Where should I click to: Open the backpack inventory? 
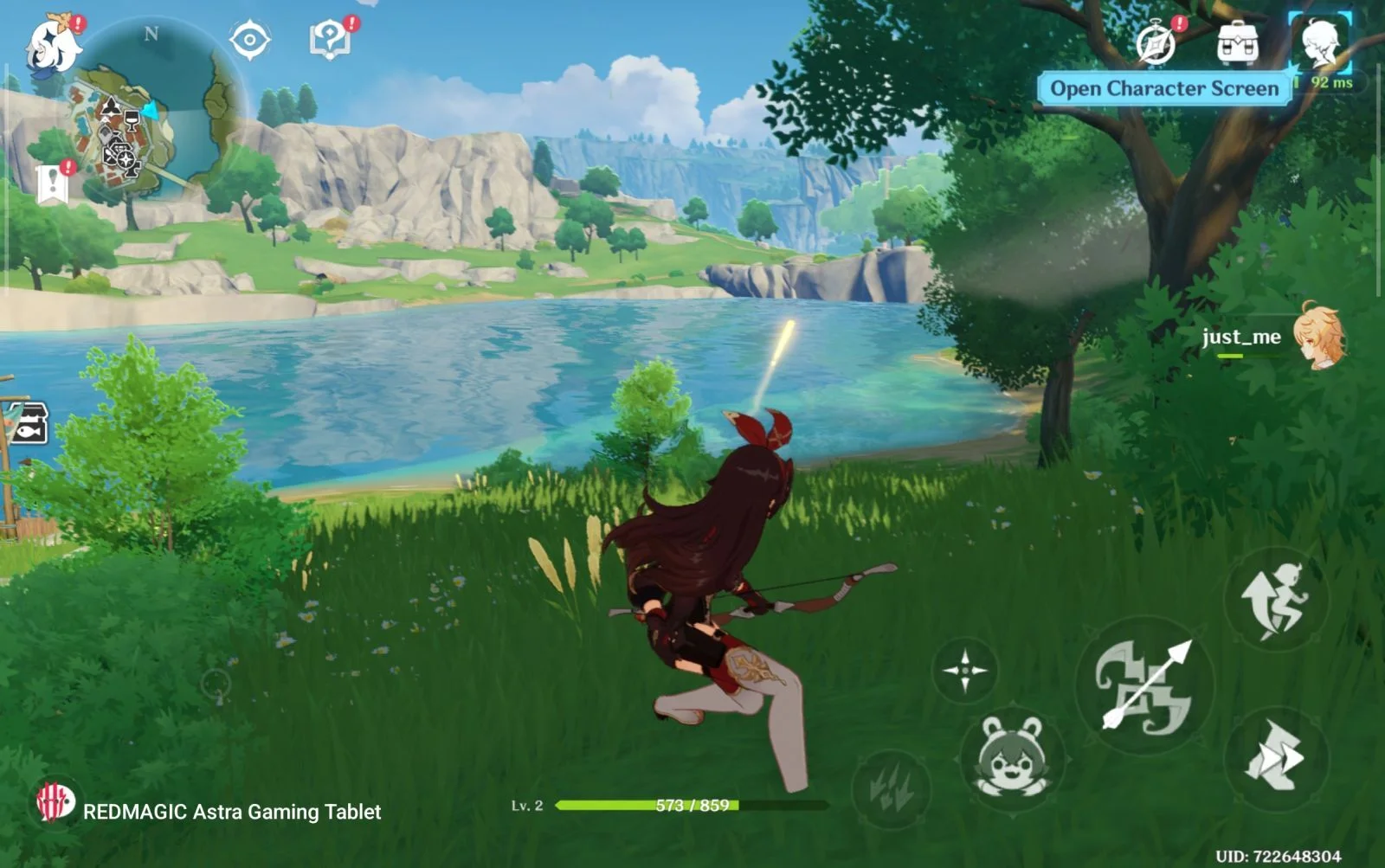[1237, 43]
